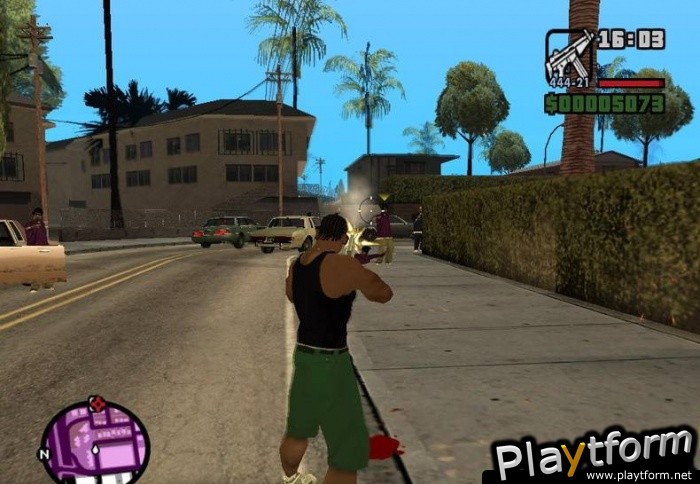
Task: Click the equipped submachine gun weapon icon
Action: [569, 57]
